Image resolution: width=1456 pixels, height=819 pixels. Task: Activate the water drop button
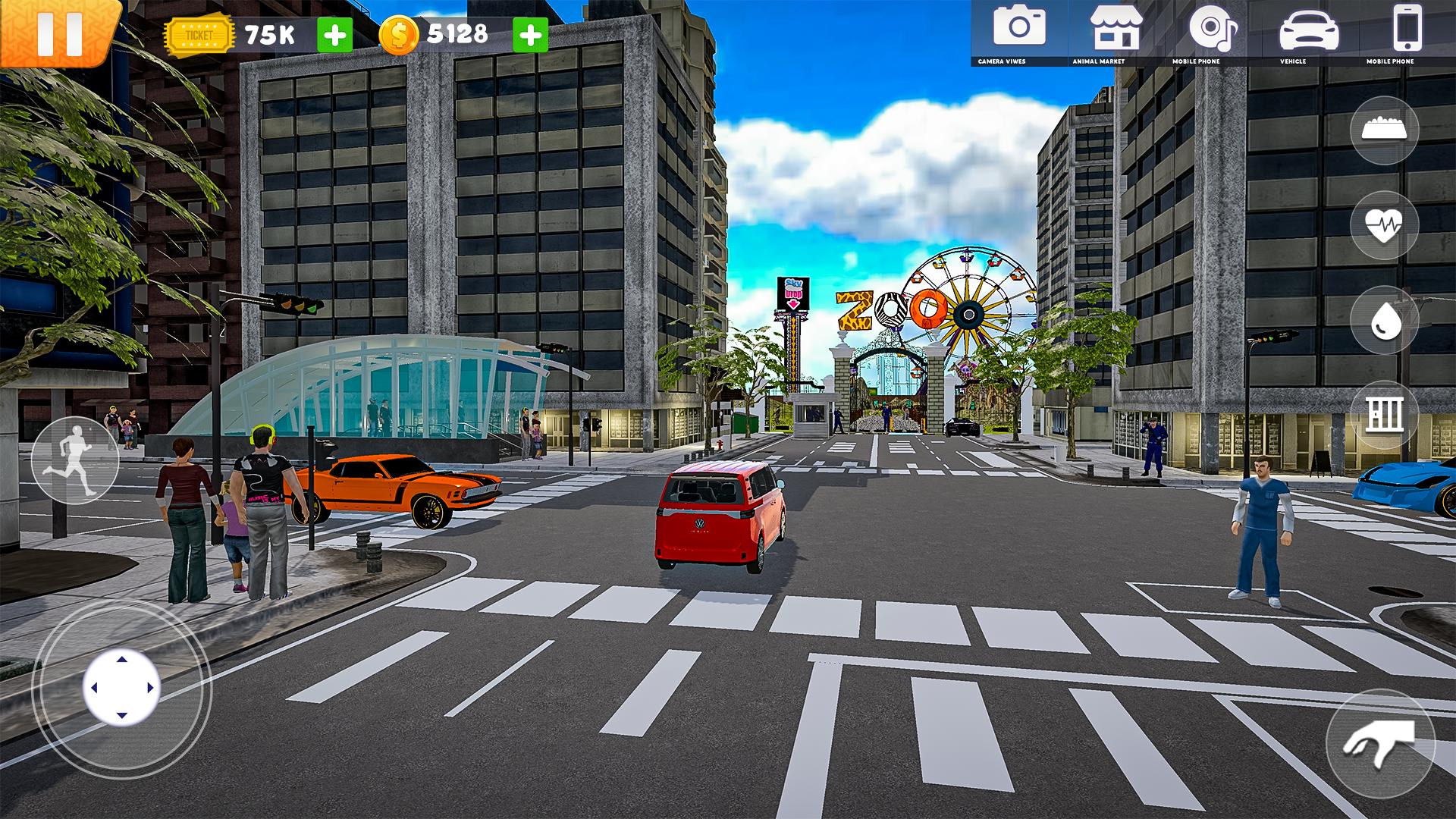coord(1384,320)
